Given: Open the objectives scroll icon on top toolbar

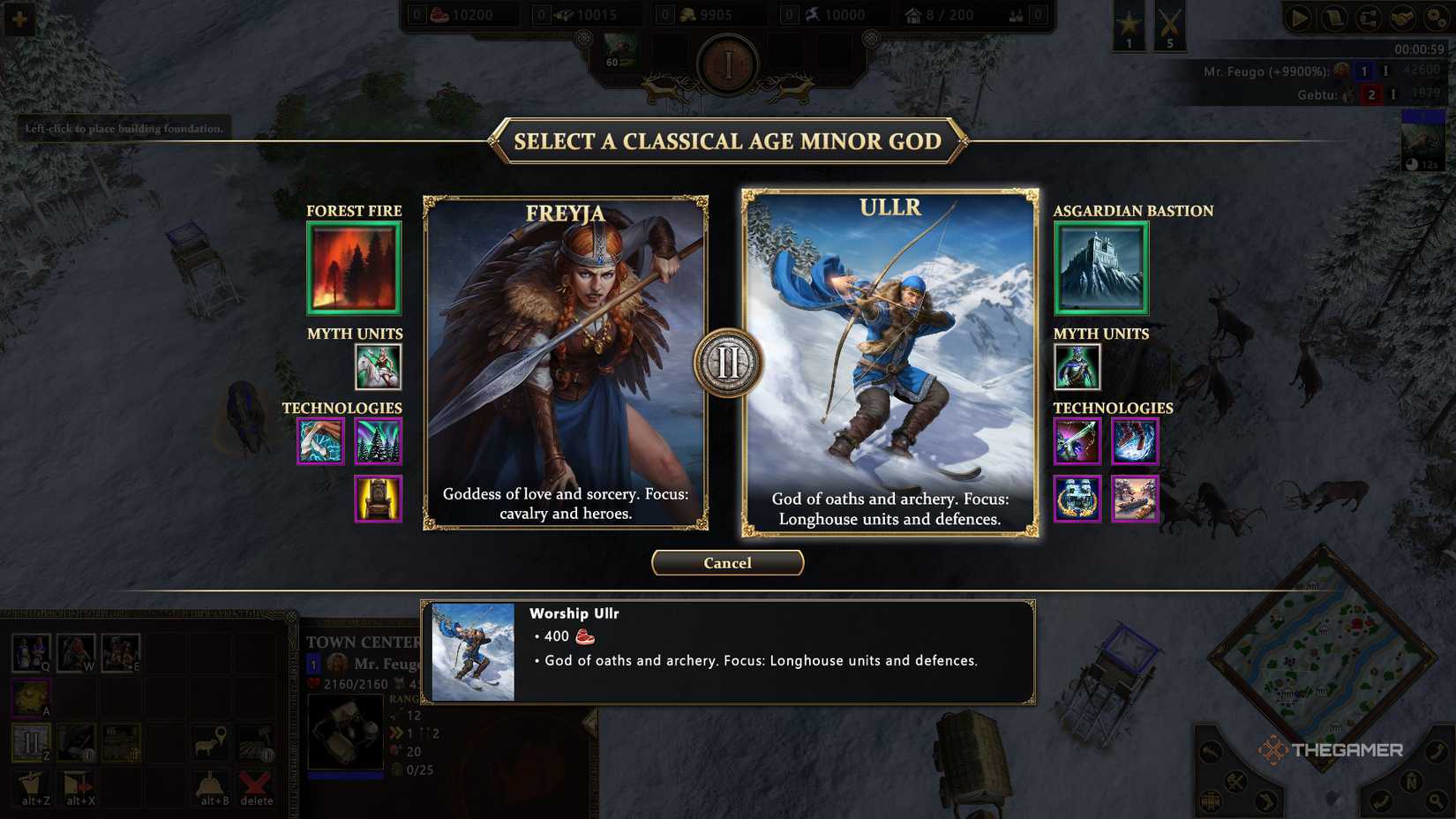Looking at the screenshot, I should coord(1333,17).
